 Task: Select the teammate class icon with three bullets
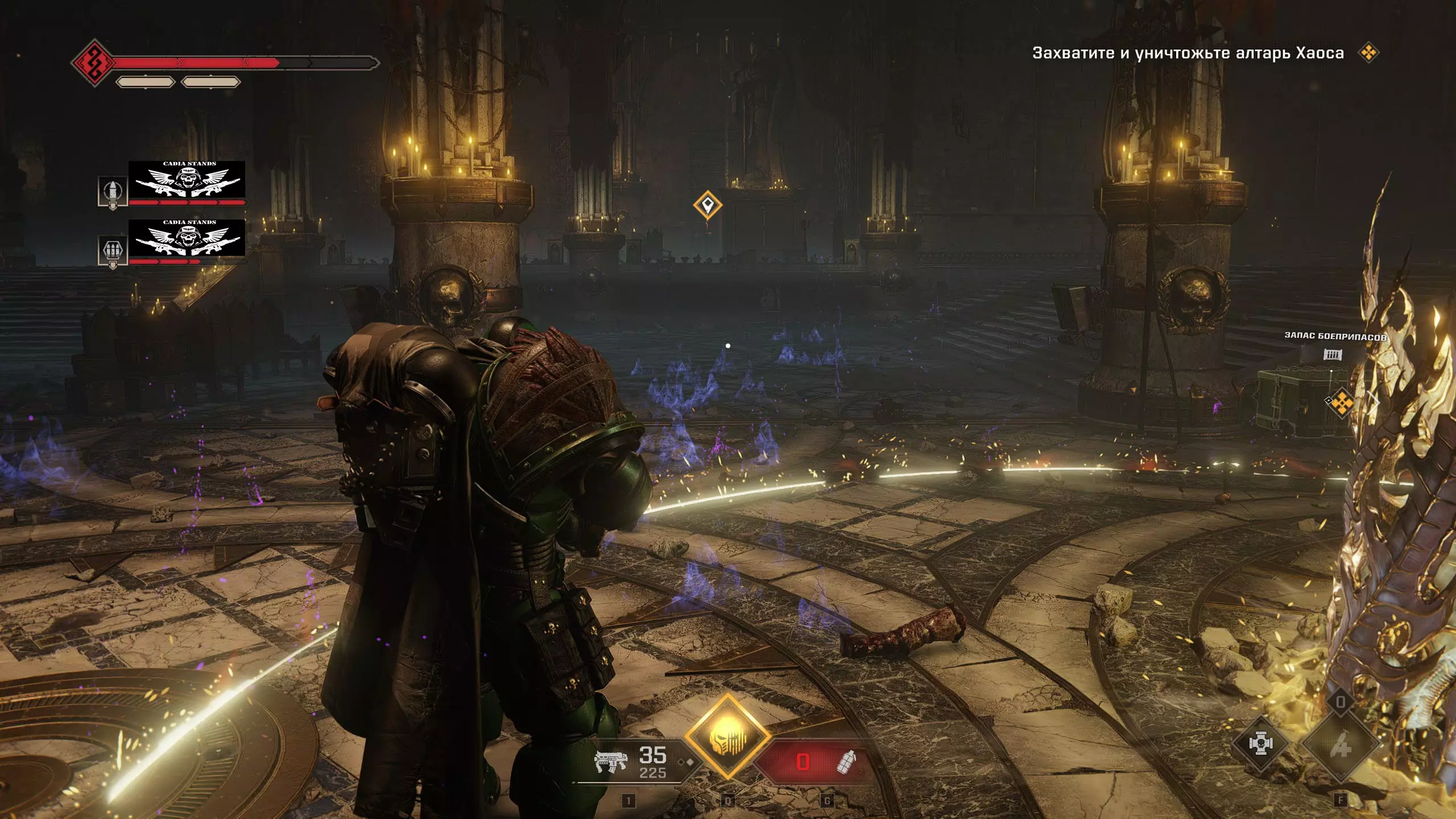tap(113, 250)
